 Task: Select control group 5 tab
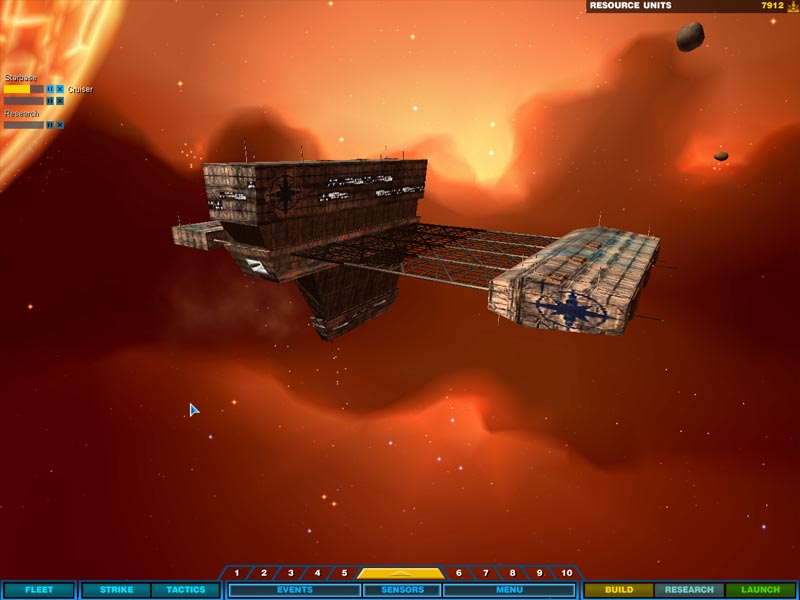point(344,573)
